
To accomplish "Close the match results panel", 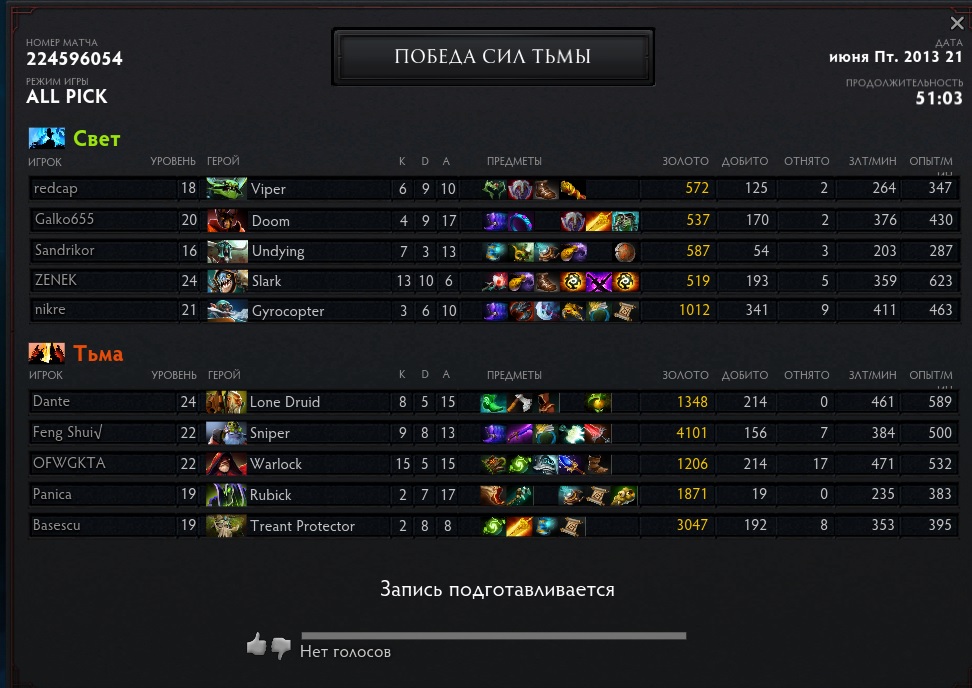I will [x=957, y=23].
